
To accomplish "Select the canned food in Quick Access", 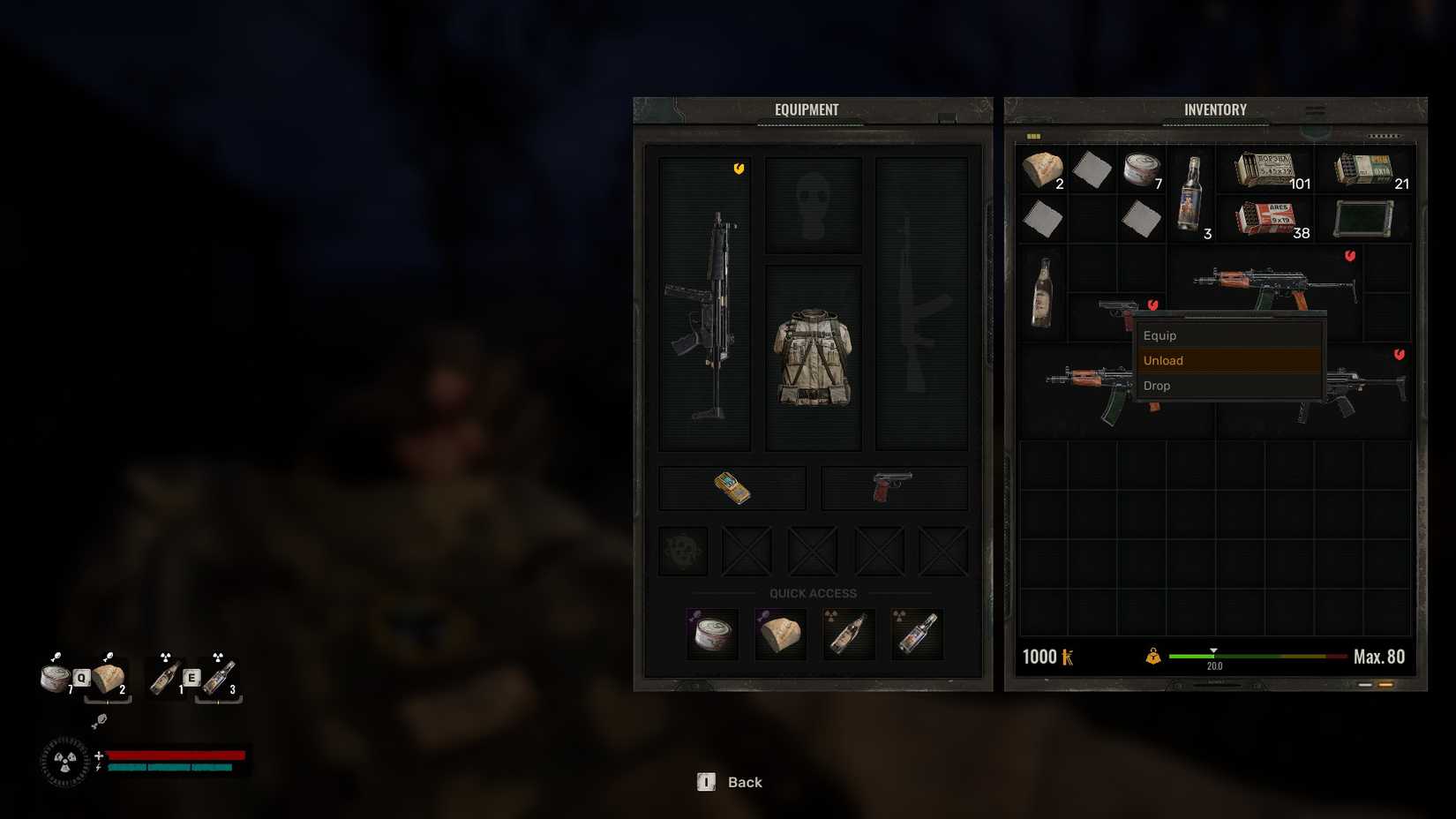I will pyautogui.click(x=713, y=632).
